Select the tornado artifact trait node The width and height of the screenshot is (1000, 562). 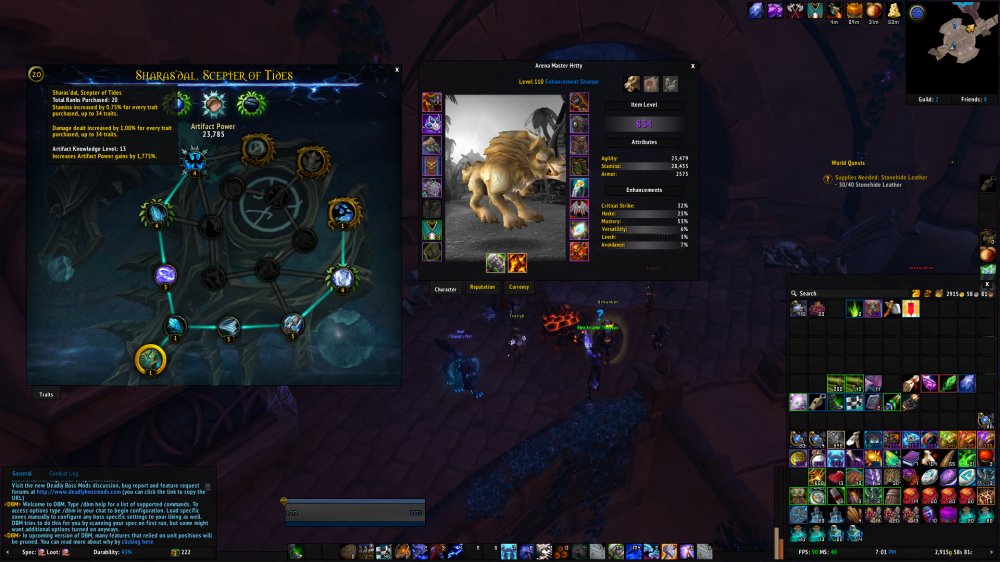[229, 324]
